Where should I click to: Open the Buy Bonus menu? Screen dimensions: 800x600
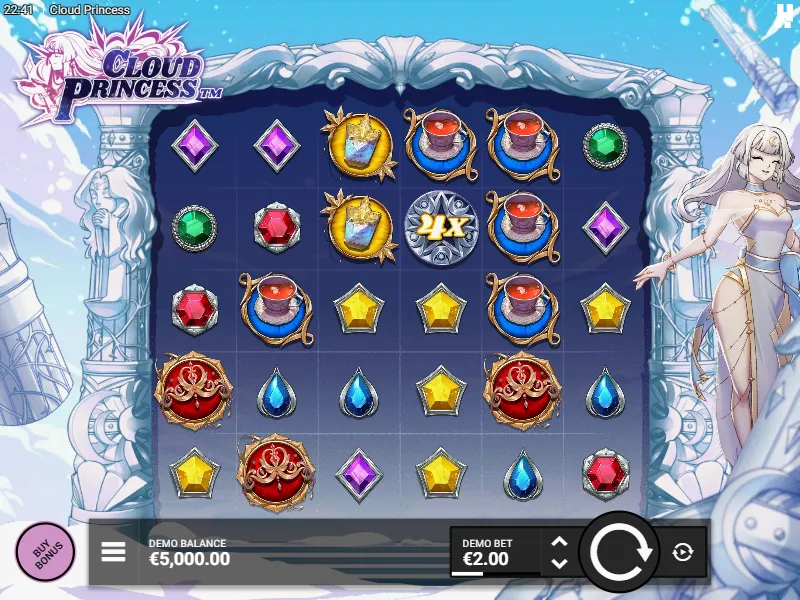tap(45, 551)
